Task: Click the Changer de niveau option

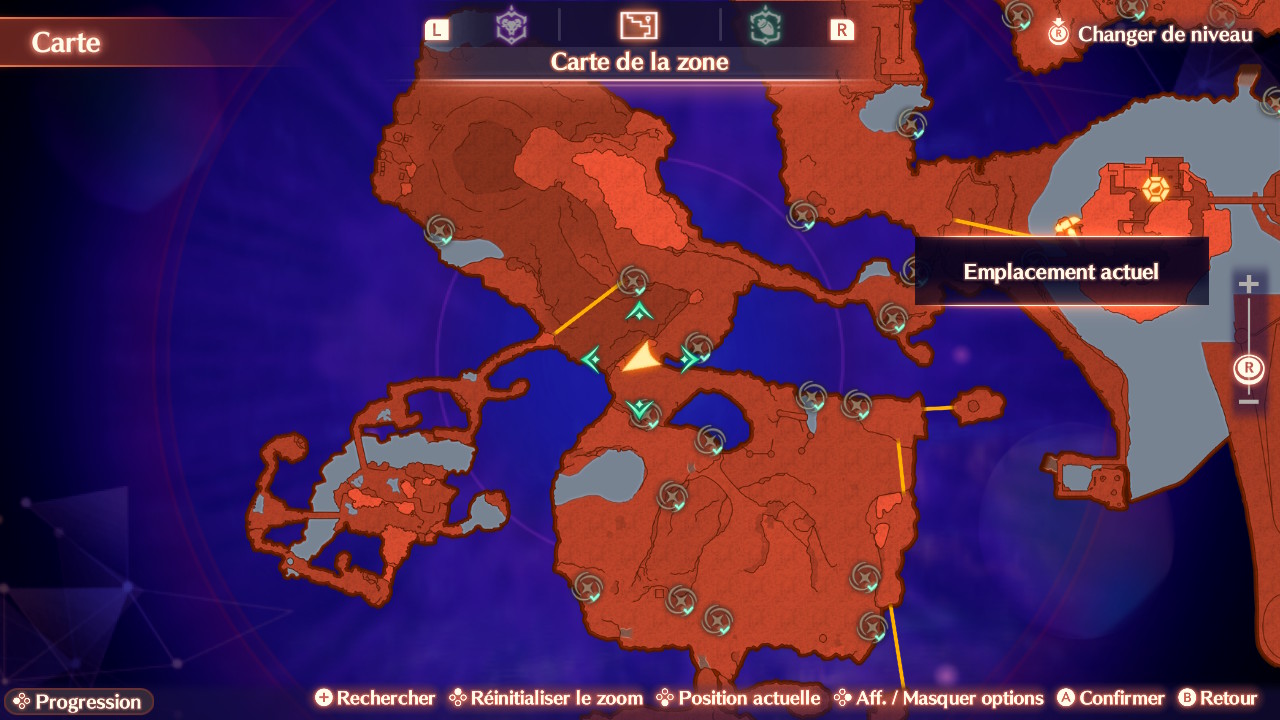Action: pyautogui.click(x=1150, y=34)
